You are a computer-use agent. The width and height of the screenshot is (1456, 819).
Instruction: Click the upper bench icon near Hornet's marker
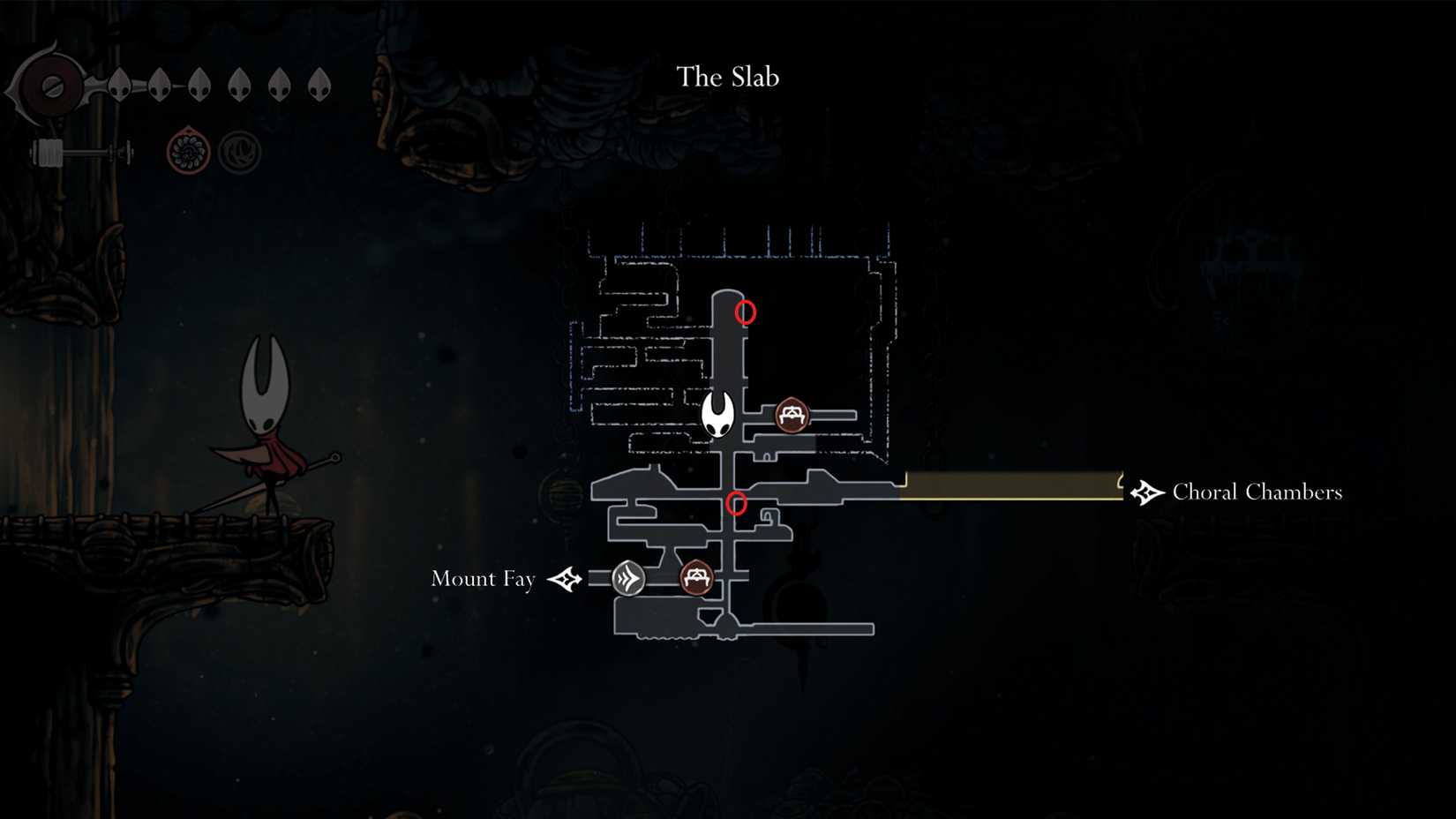point(792,415)
